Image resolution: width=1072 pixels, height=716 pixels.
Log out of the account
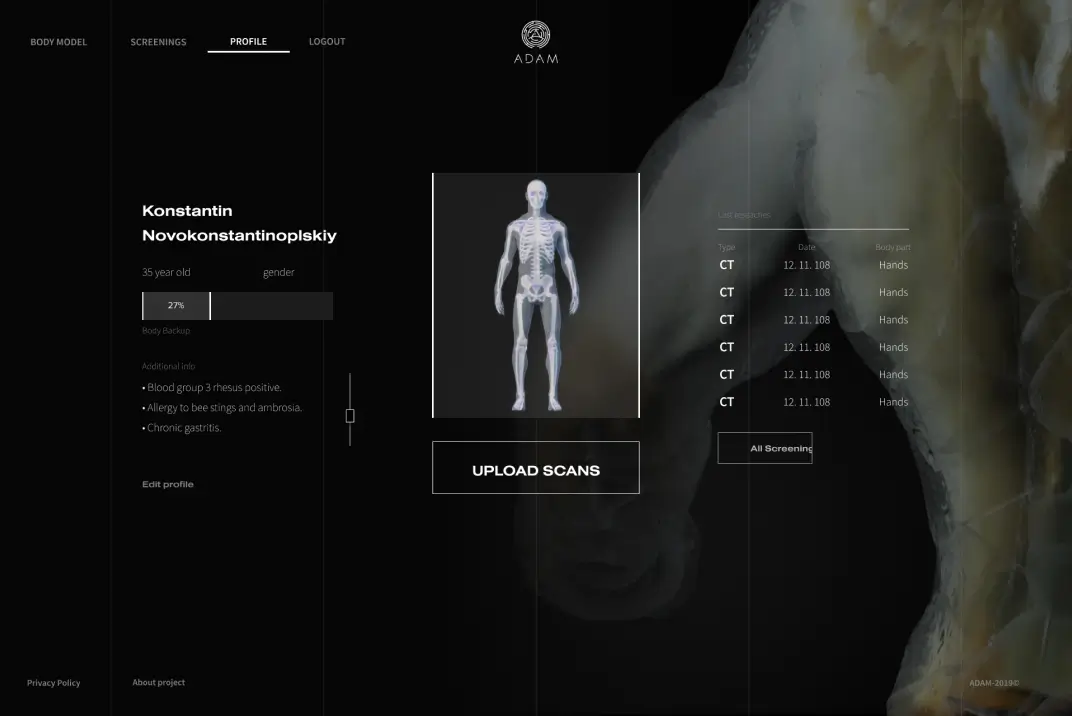pyautogui.click(x=327, y=42)
